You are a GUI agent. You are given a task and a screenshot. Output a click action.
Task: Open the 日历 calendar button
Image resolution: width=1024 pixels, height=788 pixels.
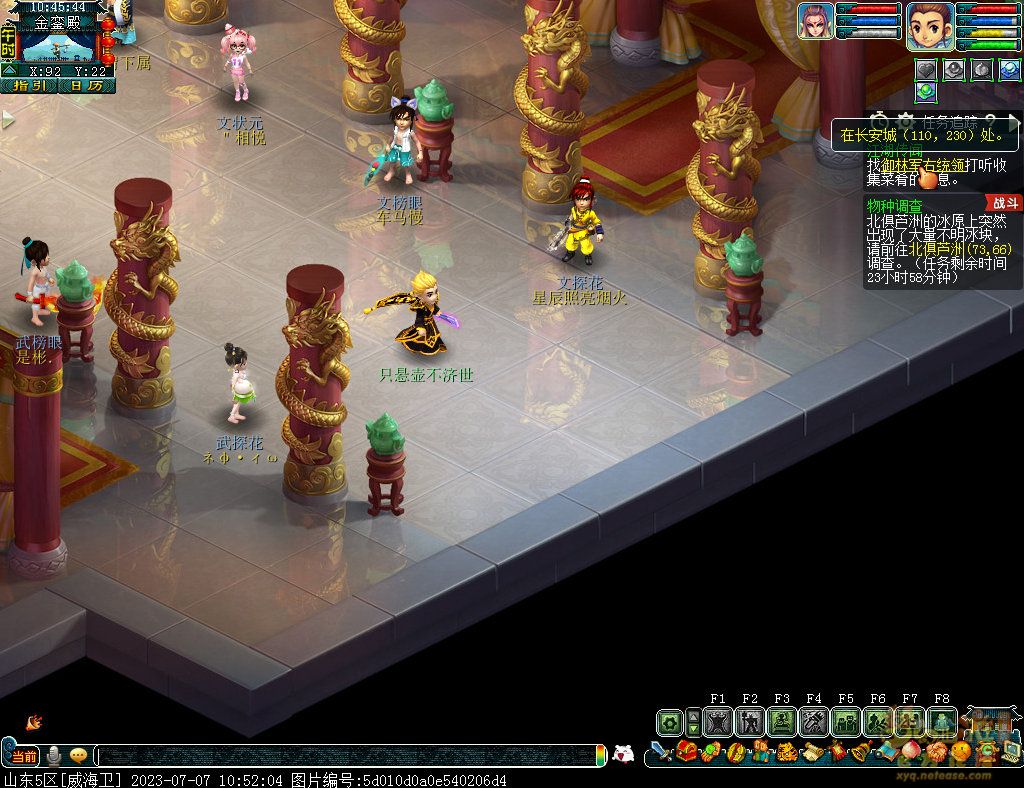[85, 86]
